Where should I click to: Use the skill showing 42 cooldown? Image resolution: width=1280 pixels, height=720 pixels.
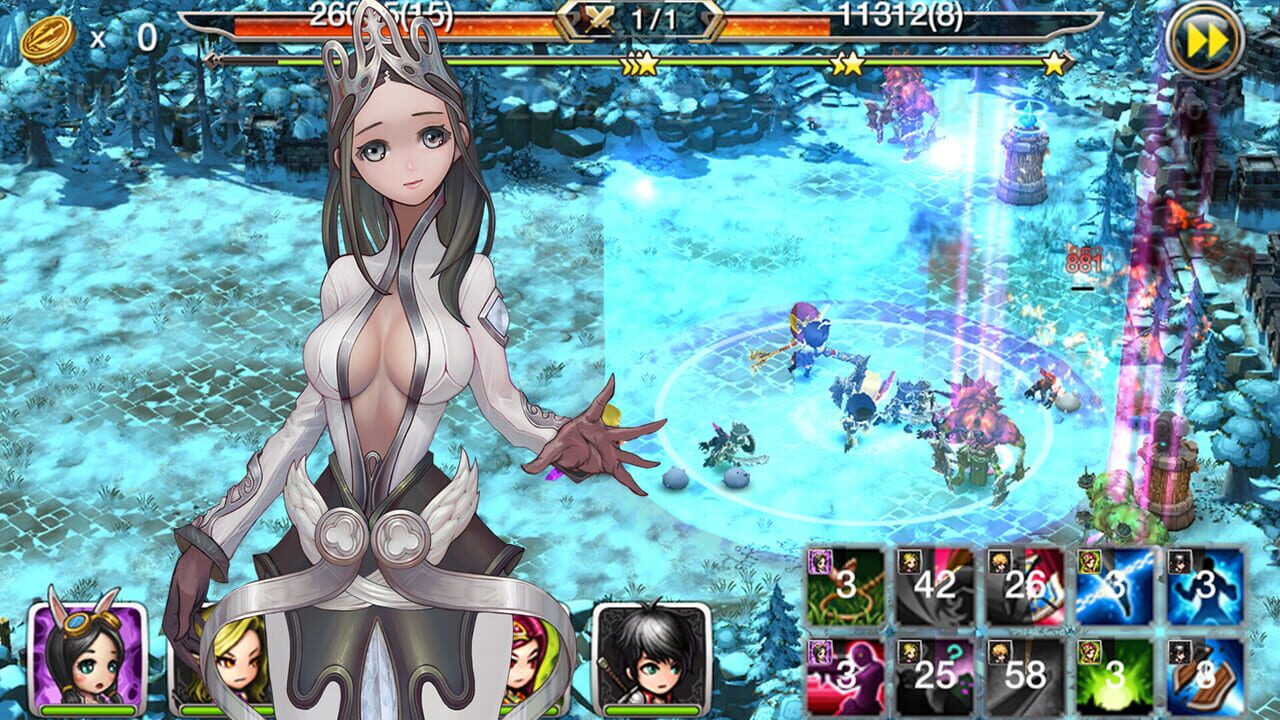pos(930,590)
